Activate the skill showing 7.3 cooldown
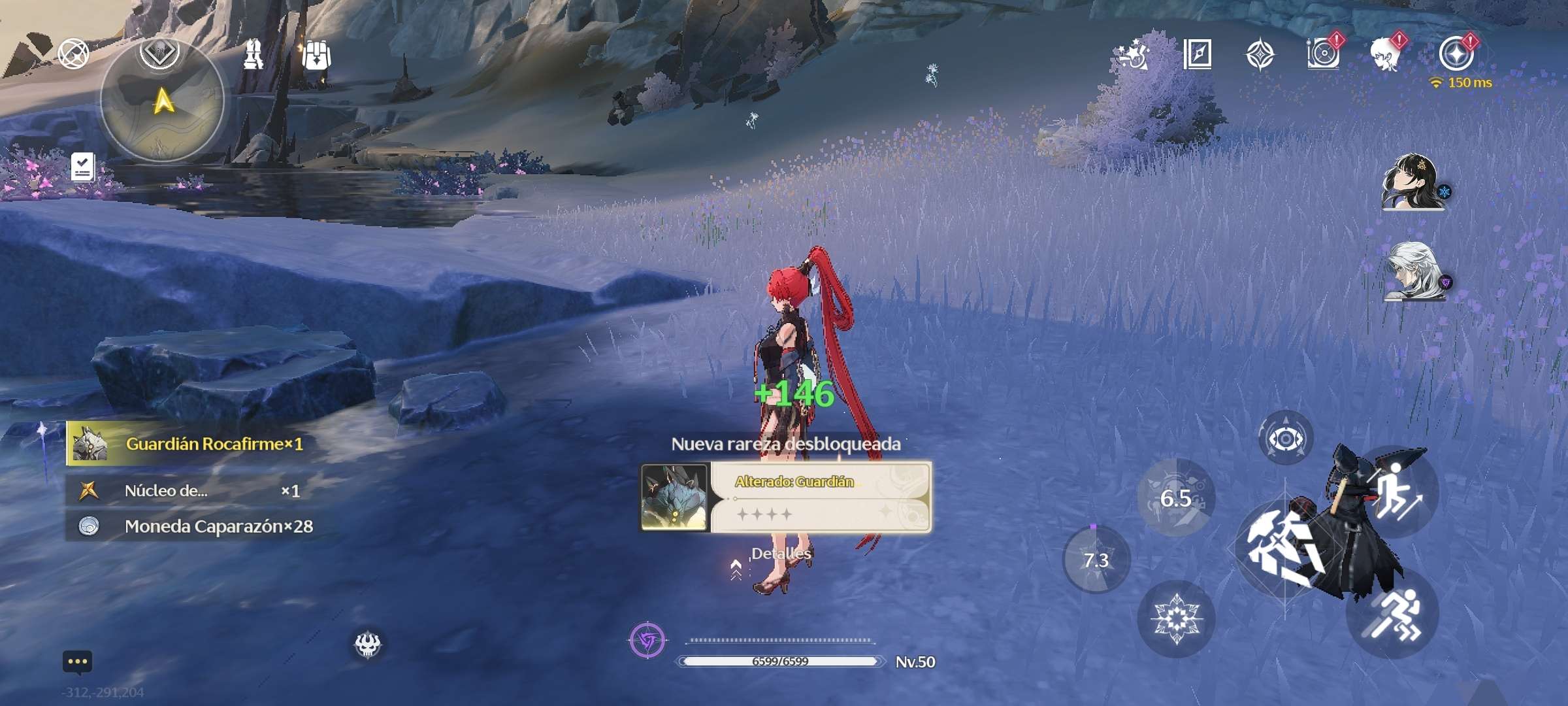This screenshot has height=706, width=1568. point(1096,560)
